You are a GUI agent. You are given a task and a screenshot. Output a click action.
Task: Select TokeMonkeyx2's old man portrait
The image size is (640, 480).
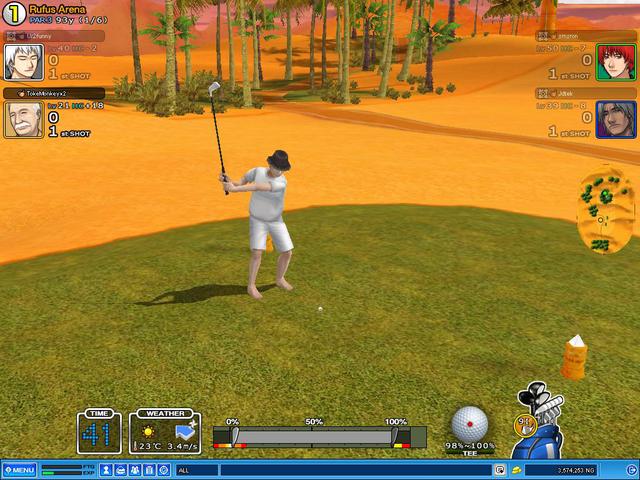tap(22, 119)
